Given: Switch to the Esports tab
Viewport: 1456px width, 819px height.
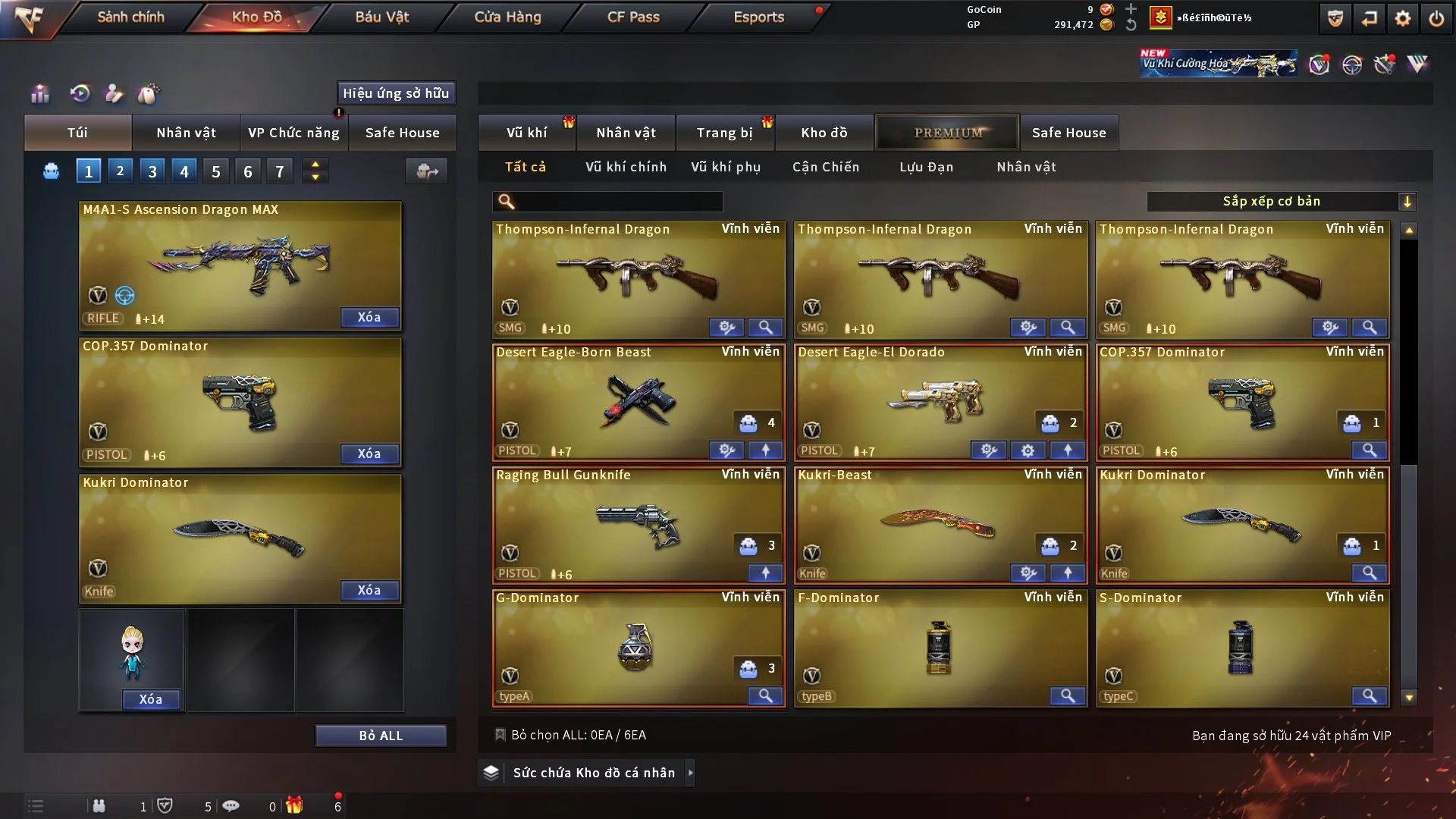Looking at the screenshot, I should (758, 17).
